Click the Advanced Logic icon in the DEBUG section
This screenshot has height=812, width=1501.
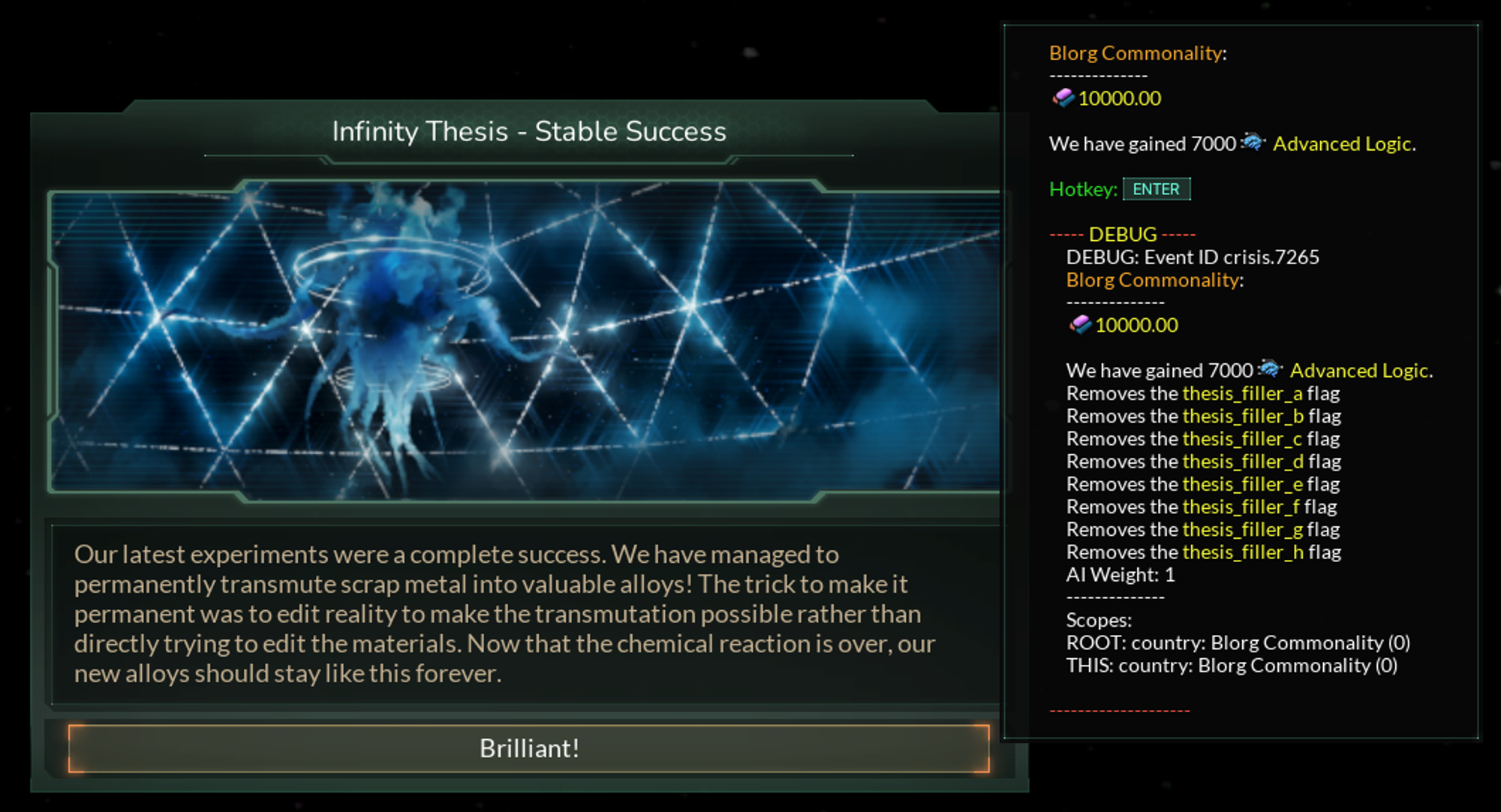(x=1269, y=368)
